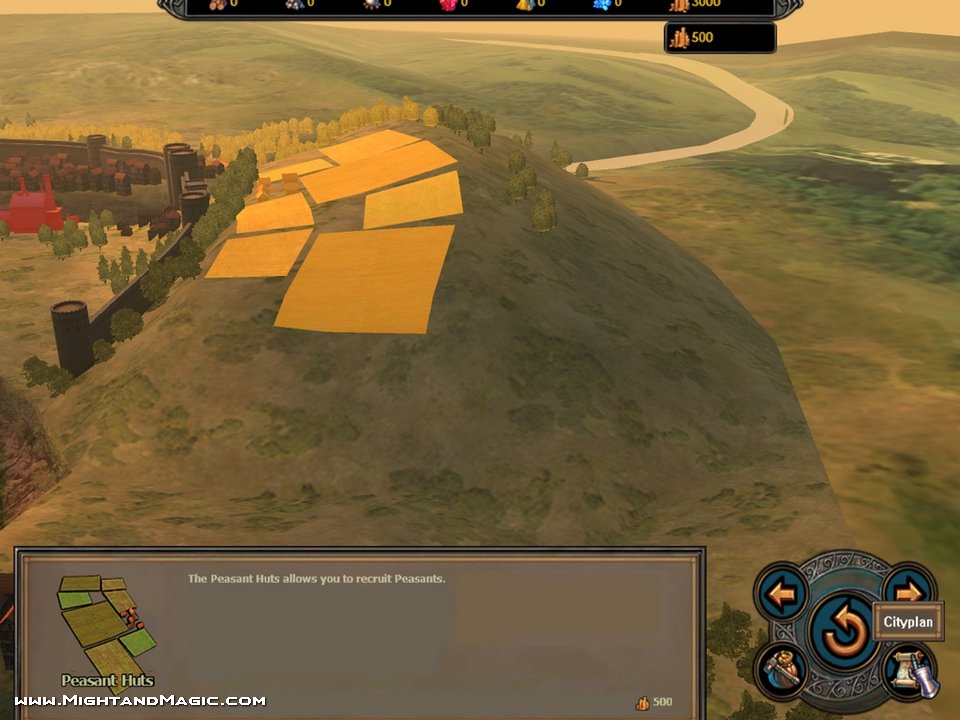
Task: Open the Cityplan scroll and gauntlet button
Action: [x=909, y=671]
